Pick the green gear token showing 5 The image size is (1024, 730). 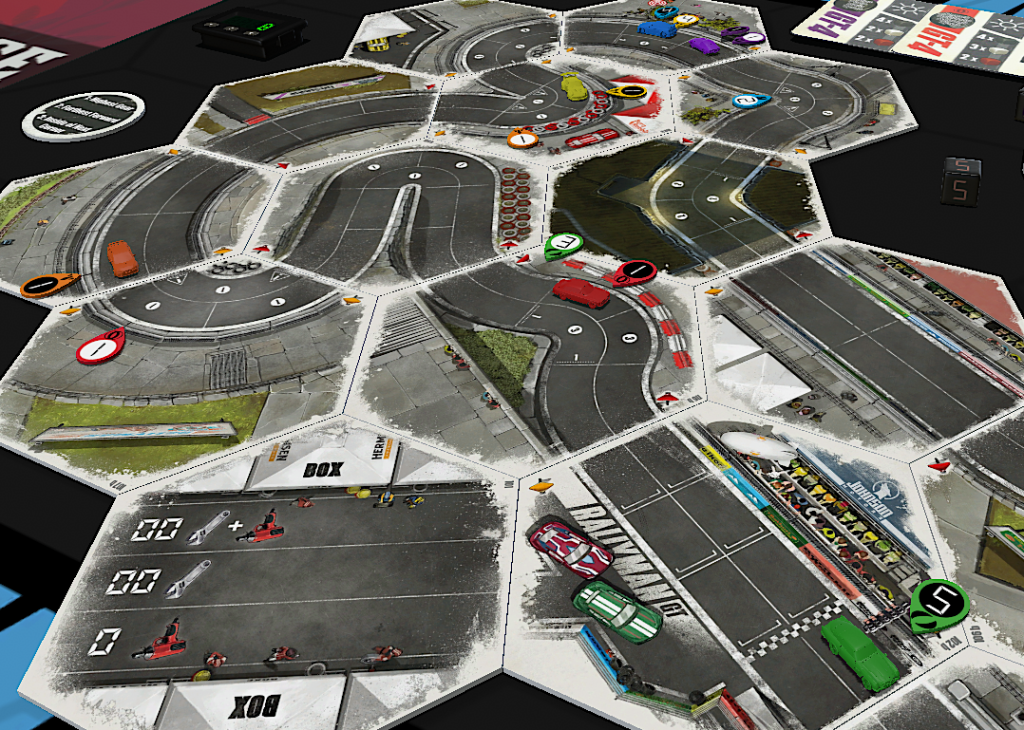click(940, 604)
